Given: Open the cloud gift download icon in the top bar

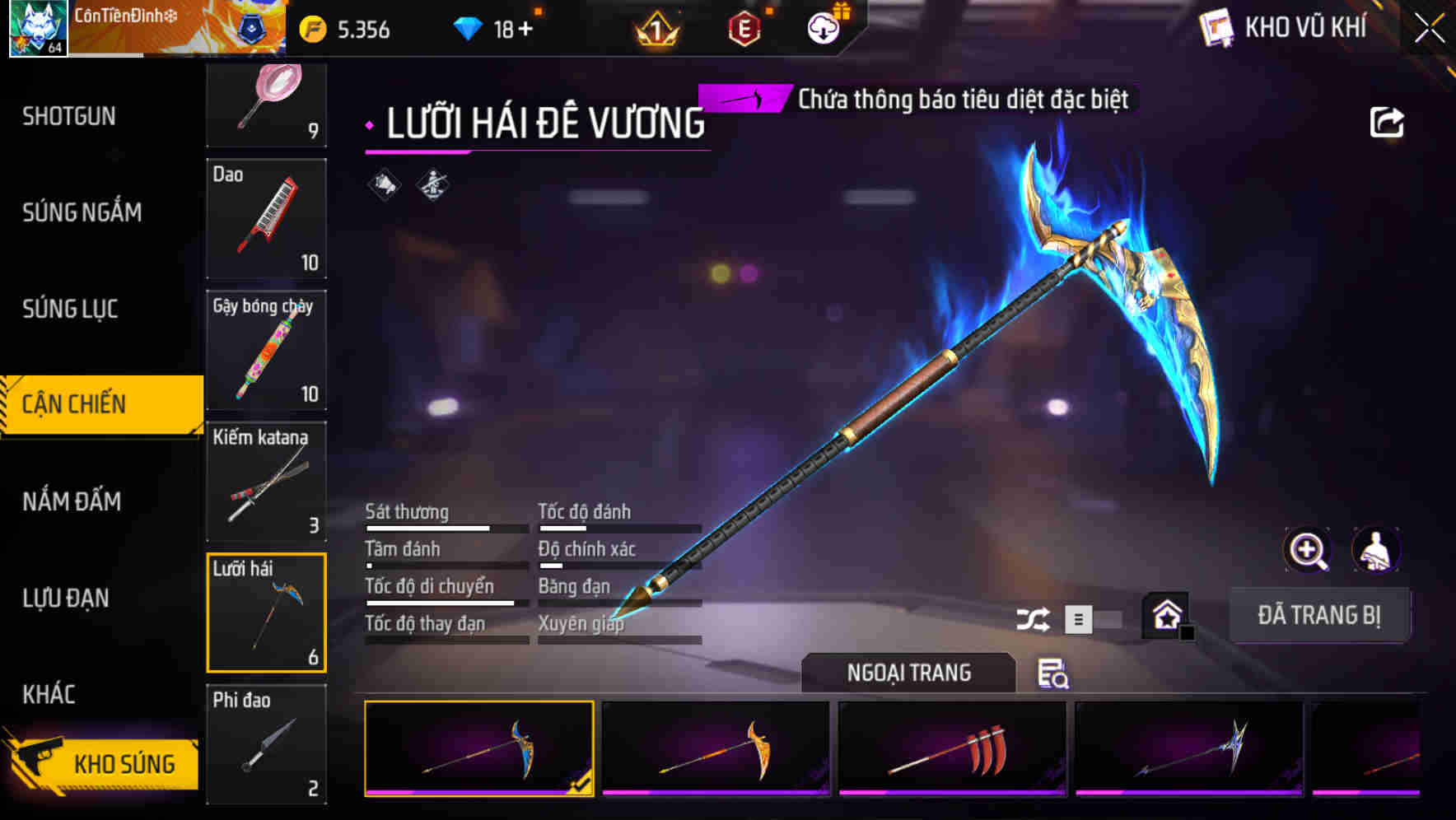Looking at the screenshot, I should [x=822, y=27].
